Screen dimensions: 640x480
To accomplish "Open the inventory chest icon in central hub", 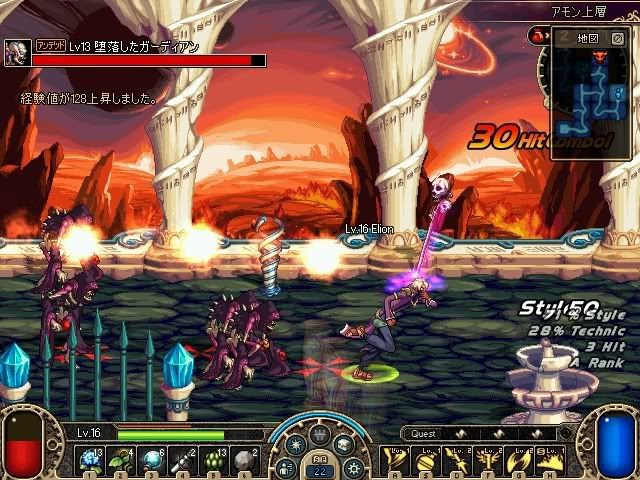I will coord(343,447).
